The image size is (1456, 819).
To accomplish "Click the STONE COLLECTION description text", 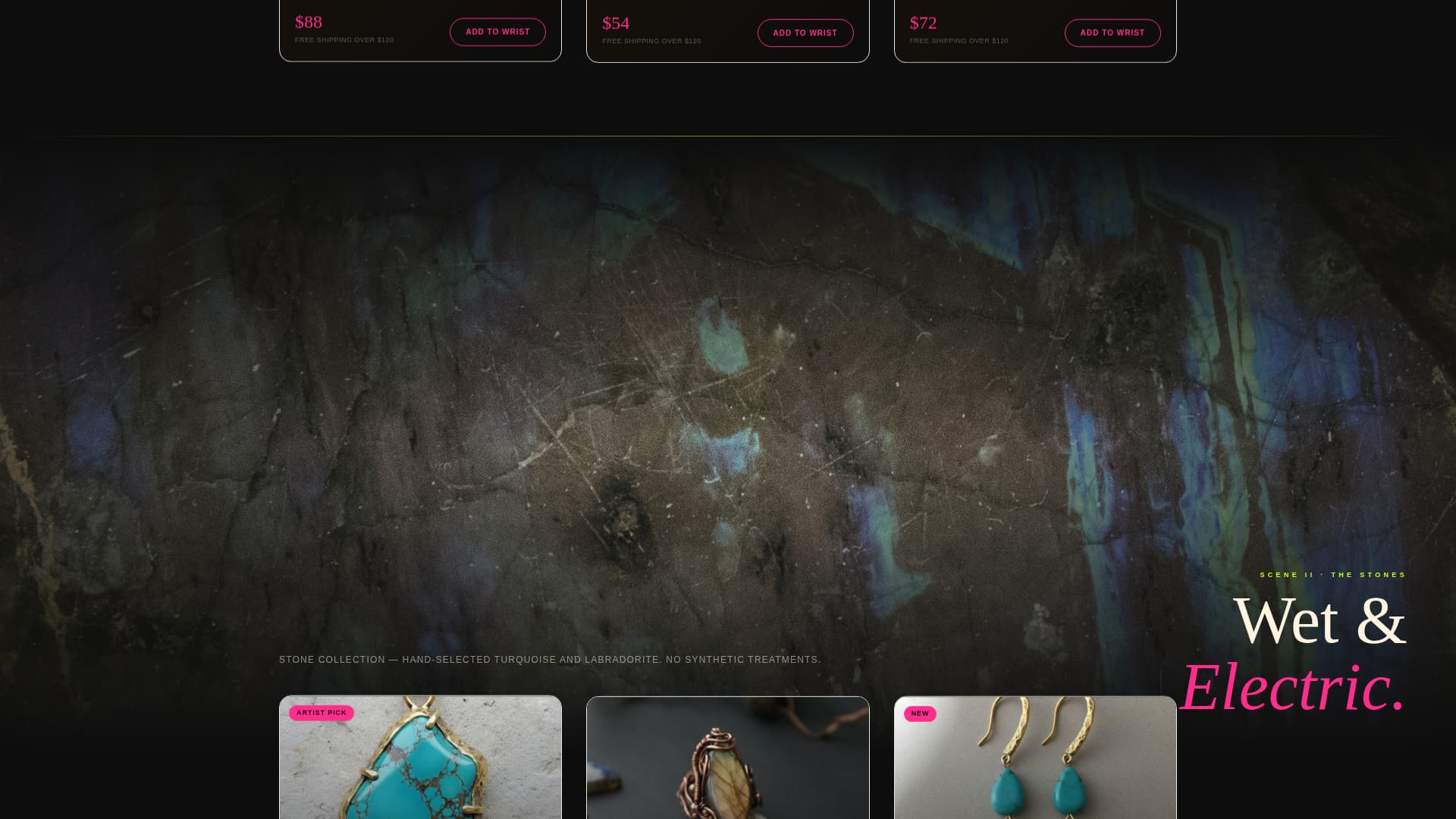I will coord(549,659).
